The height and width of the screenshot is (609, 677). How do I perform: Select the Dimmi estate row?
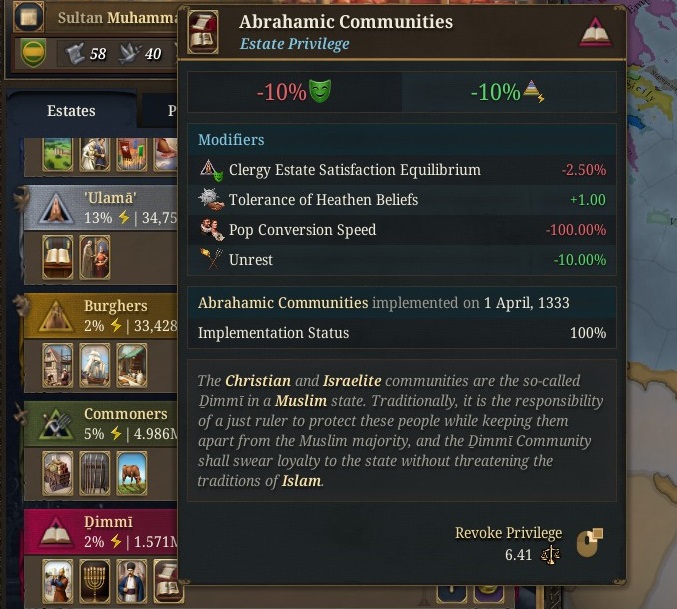108,530
